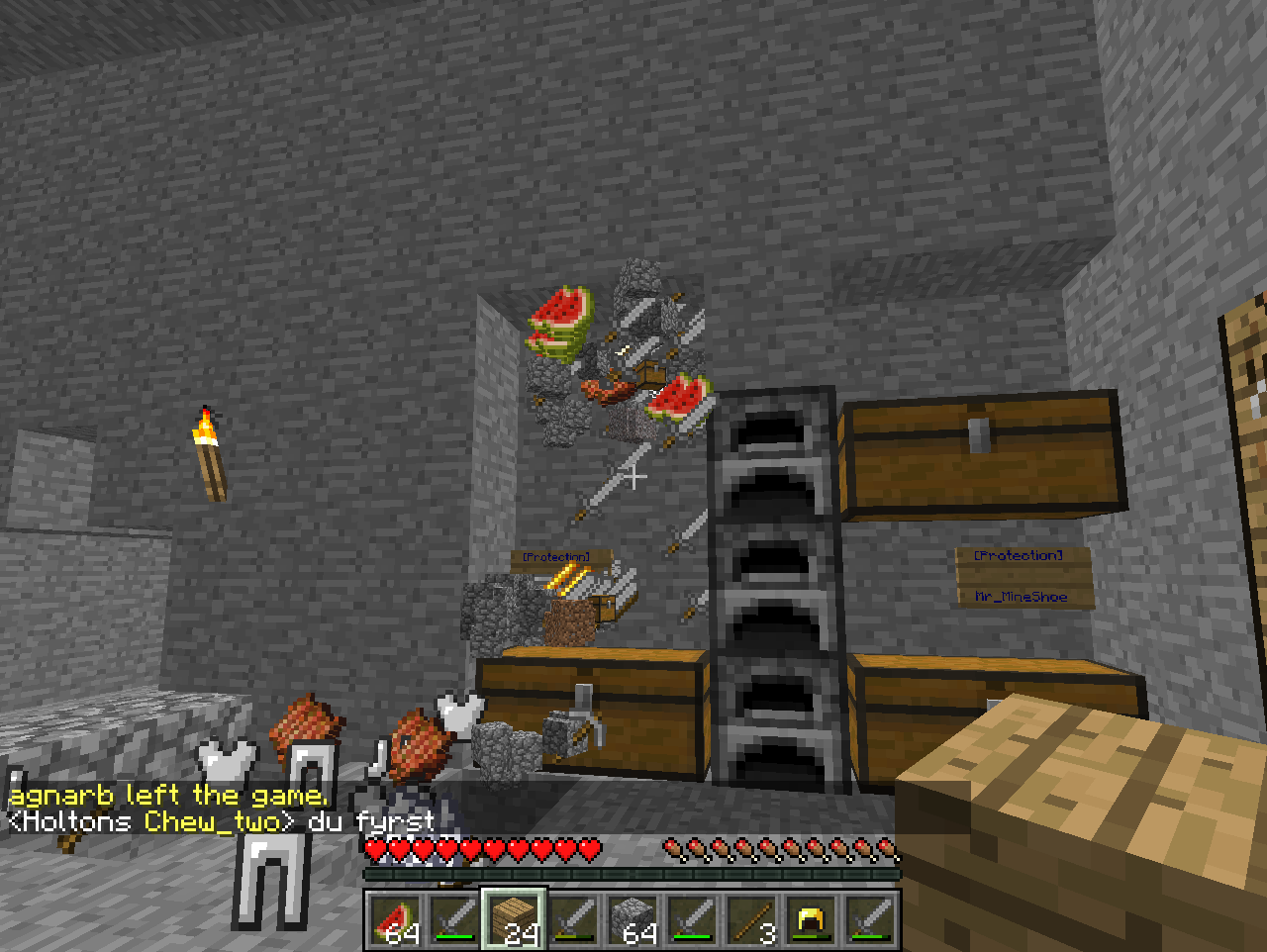Select the sticks hotbar slot
The image size is (1267, 952).
tap(751, 919)
